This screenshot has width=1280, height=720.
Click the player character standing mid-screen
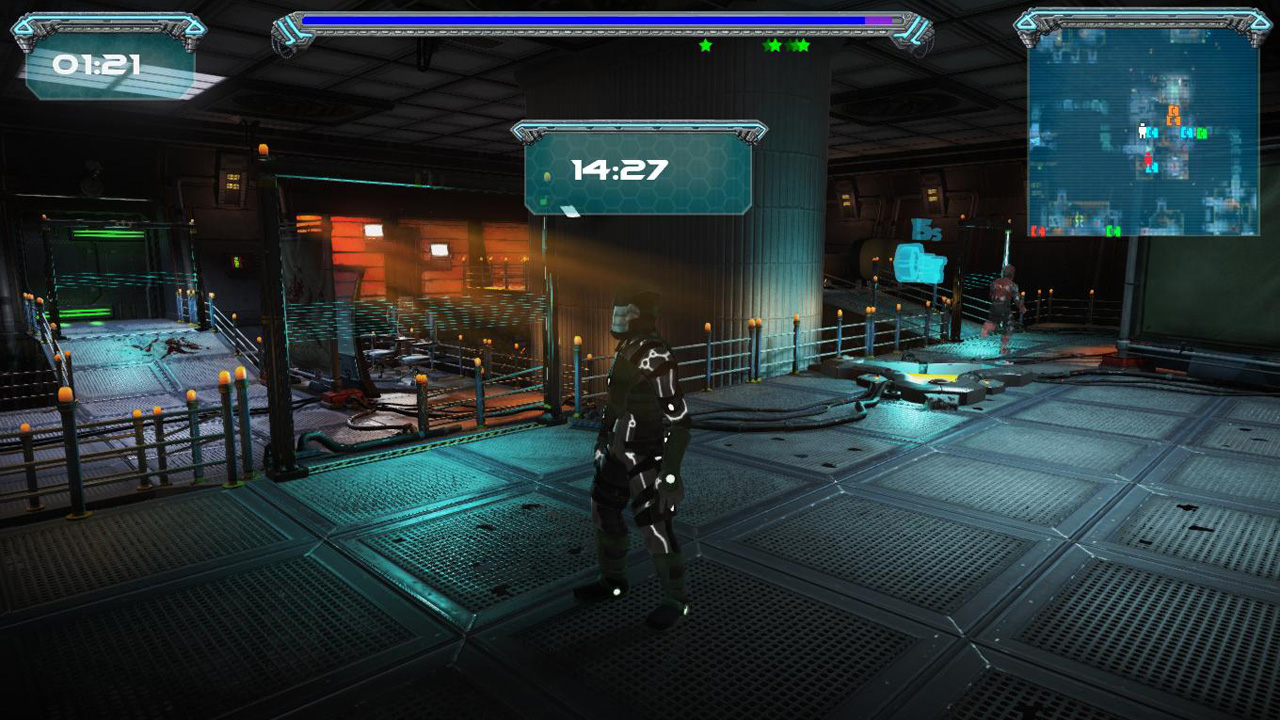coord(640,450)
